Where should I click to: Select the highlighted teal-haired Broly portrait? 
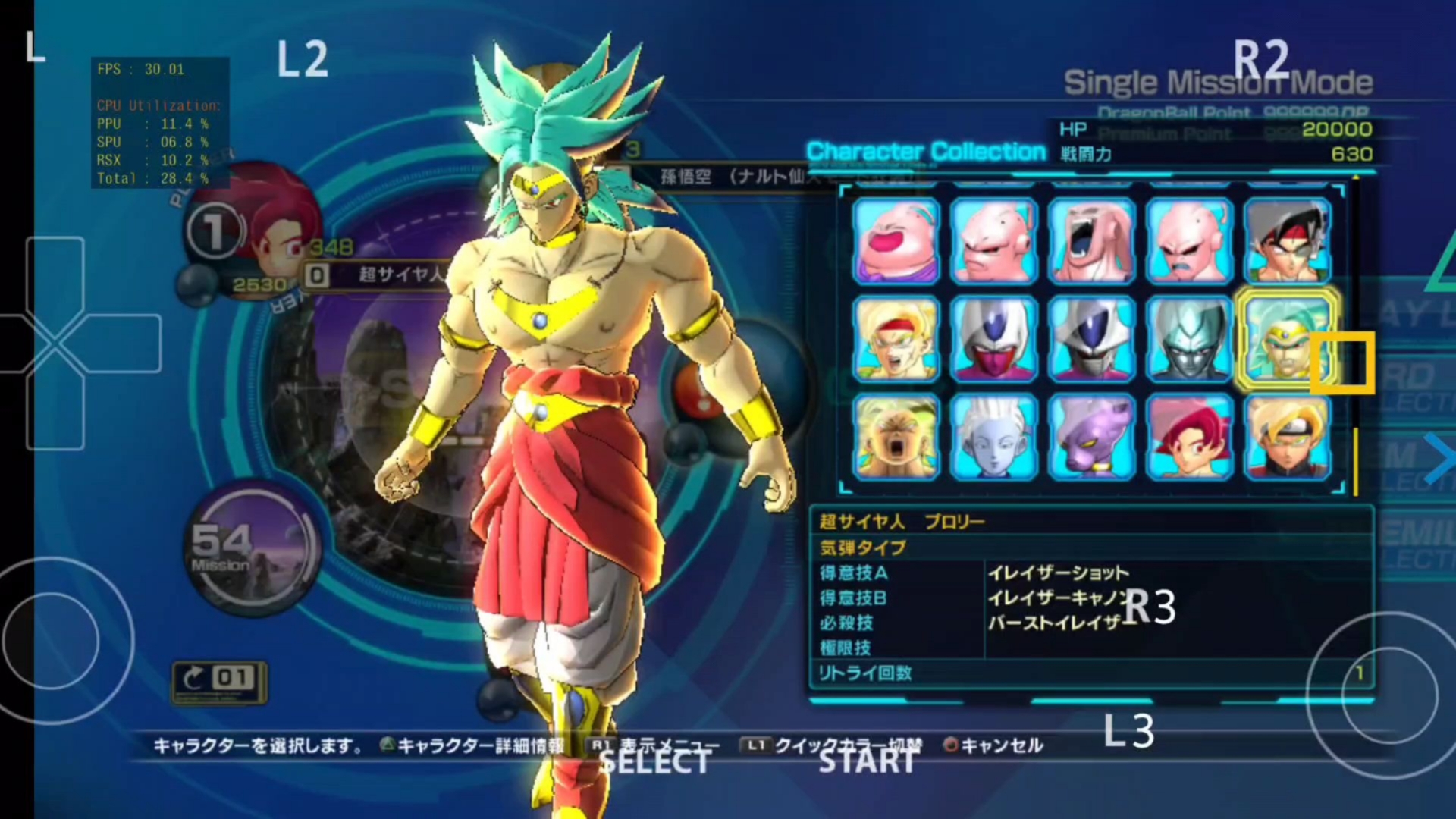tap(1285, 338)
